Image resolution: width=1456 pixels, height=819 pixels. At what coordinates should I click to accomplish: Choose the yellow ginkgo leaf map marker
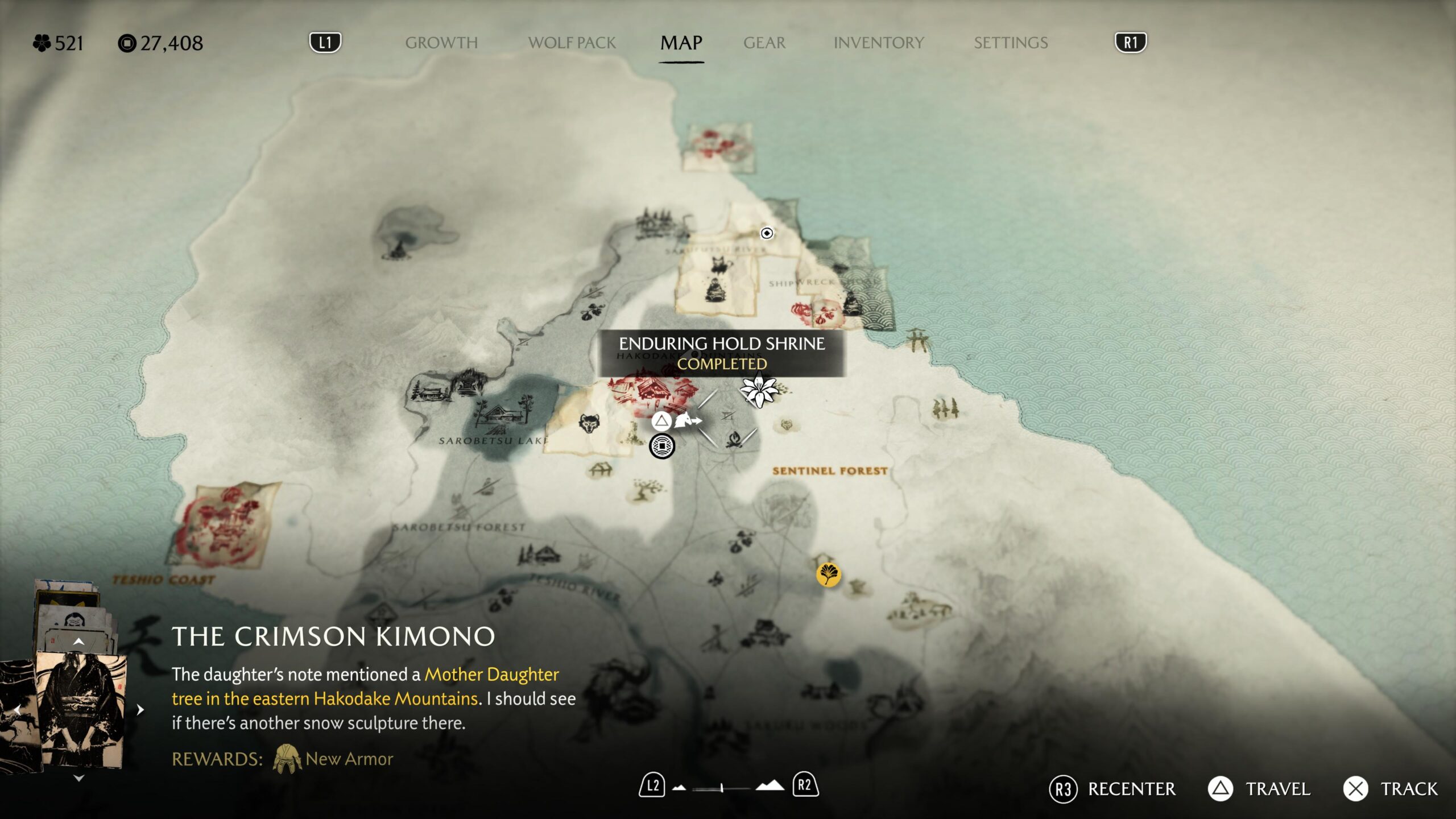pyautogui.click(x=828, y=574)
